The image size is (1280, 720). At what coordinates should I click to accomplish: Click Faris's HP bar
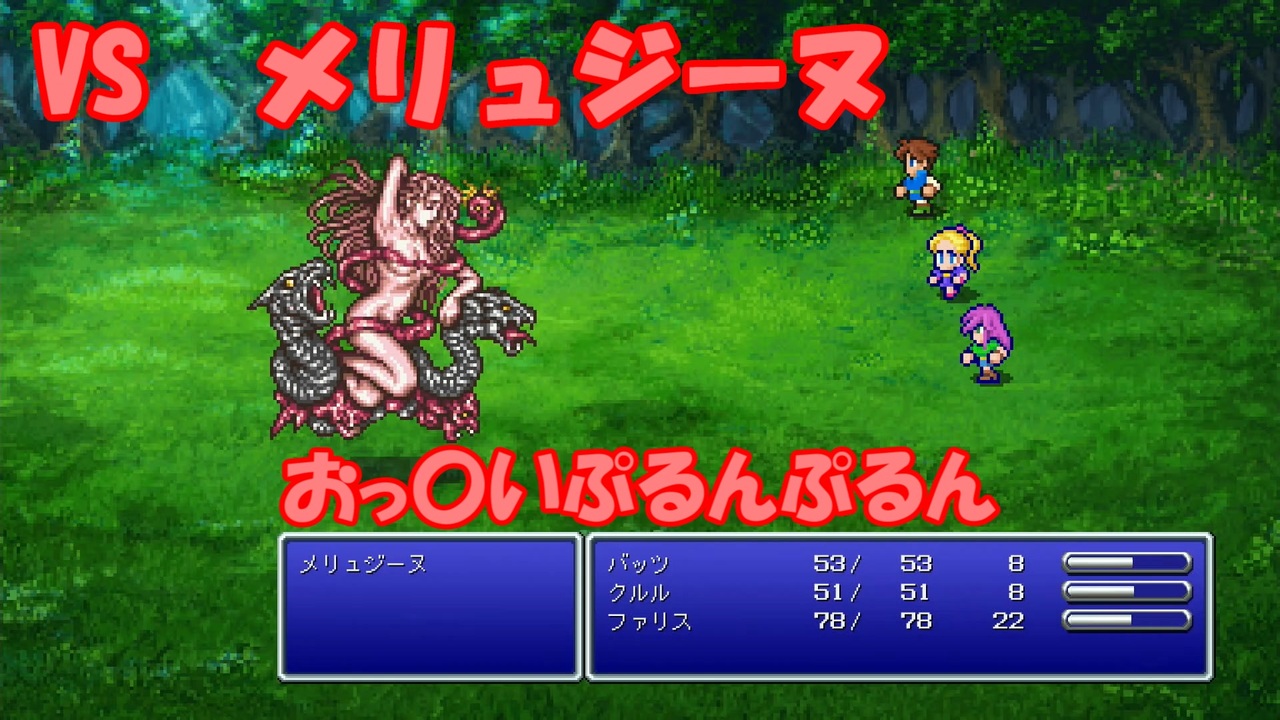point(1128,622)
